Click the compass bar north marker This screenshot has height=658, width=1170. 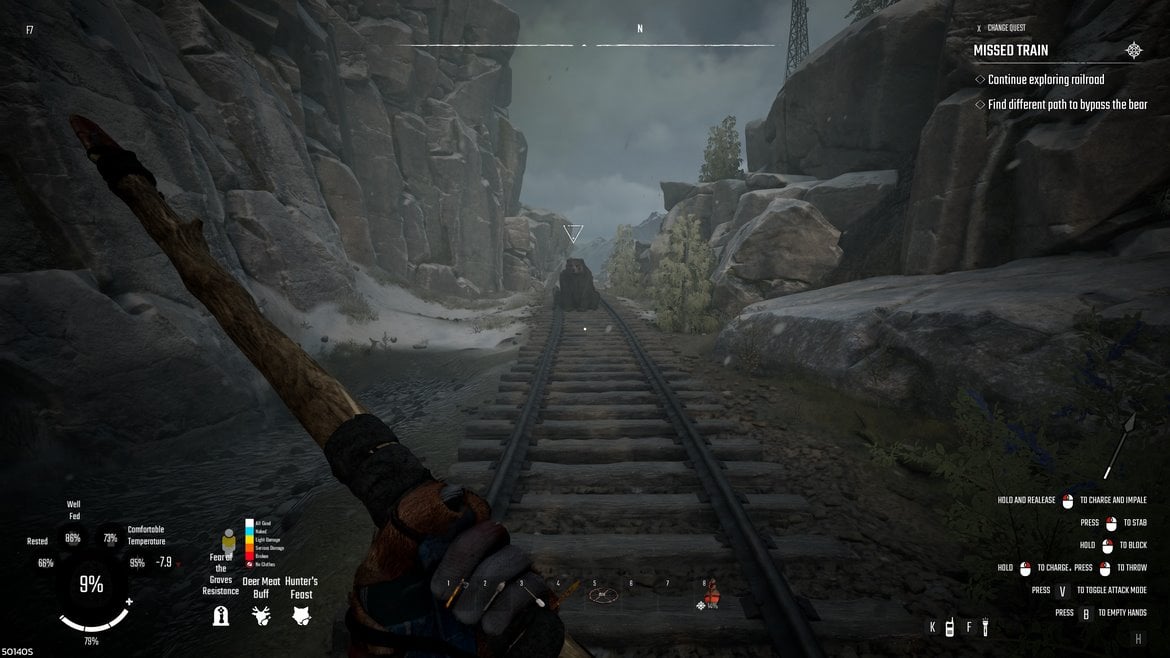click(x=640, y=30)
